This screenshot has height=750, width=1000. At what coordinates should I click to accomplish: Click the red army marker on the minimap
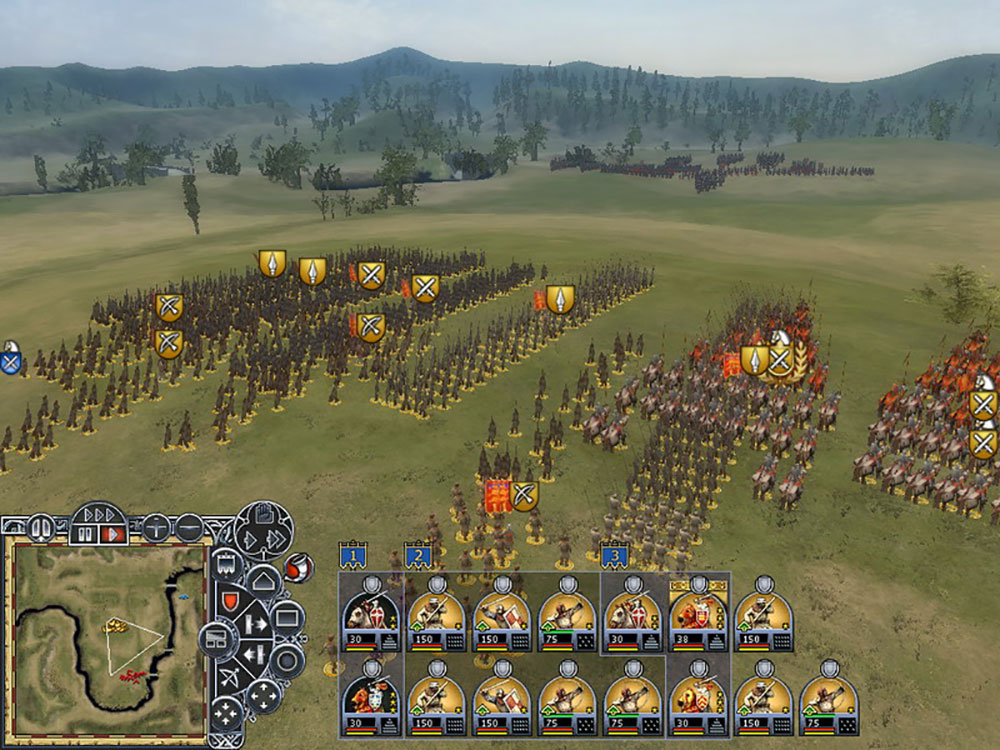[x=133, y=677]
